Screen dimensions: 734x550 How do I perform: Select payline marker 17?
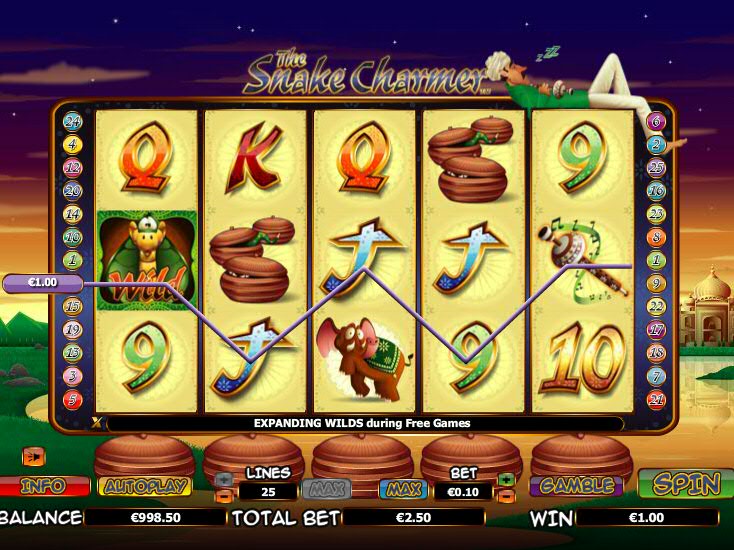(x=657, y=329)
